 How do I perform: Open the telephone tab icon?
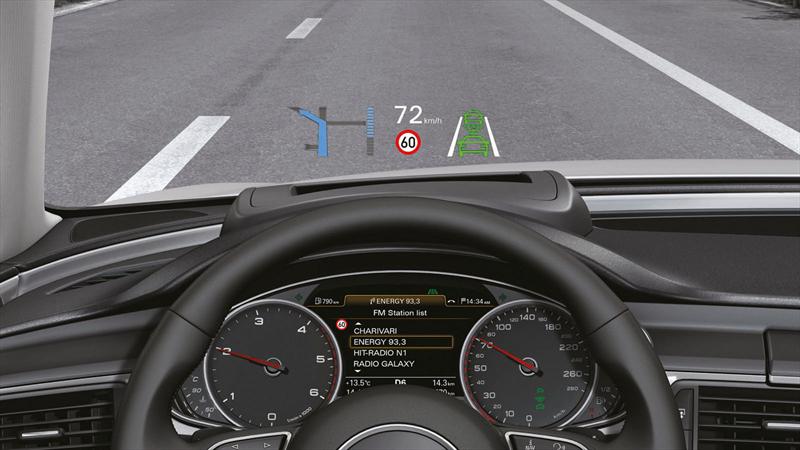[453, 301]
